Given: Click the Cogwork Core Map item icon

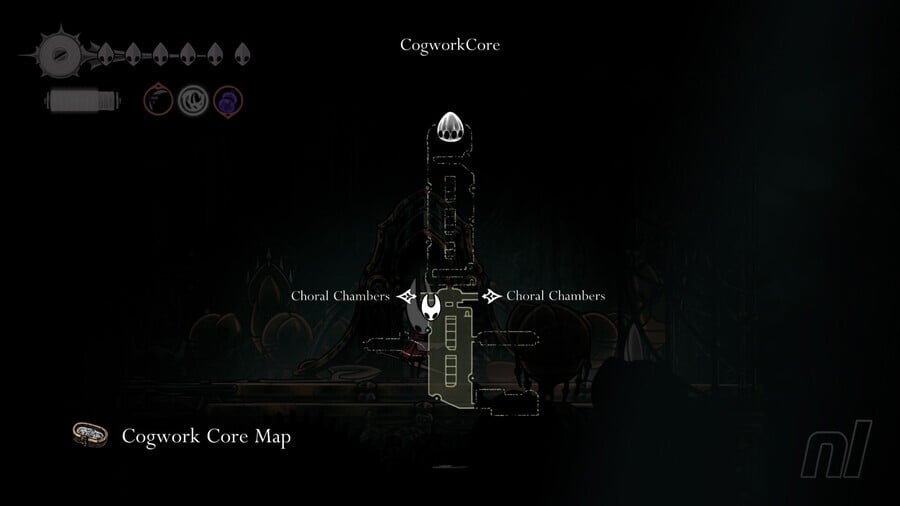Looking at the screenshot, I should 91,436.
